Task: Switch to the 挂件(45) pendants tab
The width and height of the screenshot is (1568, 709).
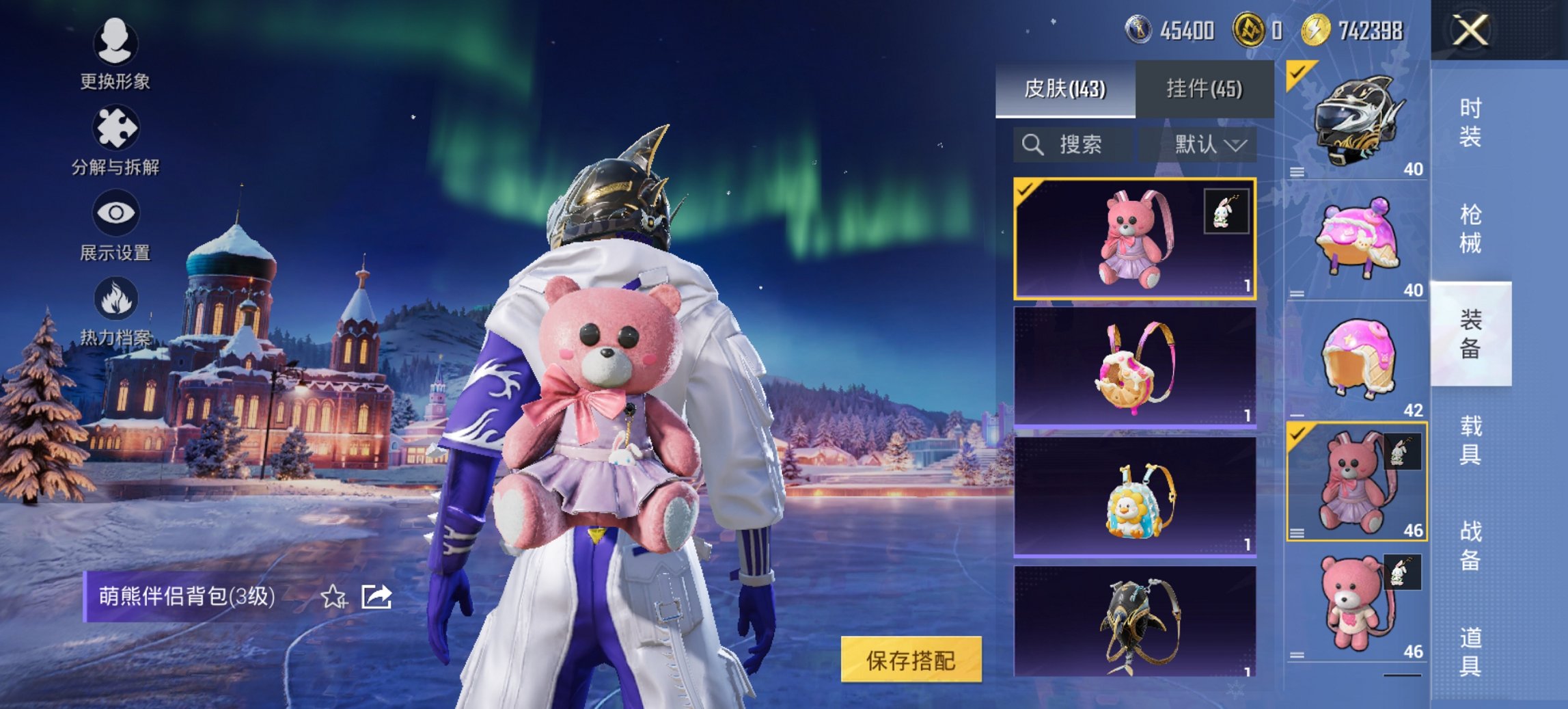Action: pos(1205,90)
